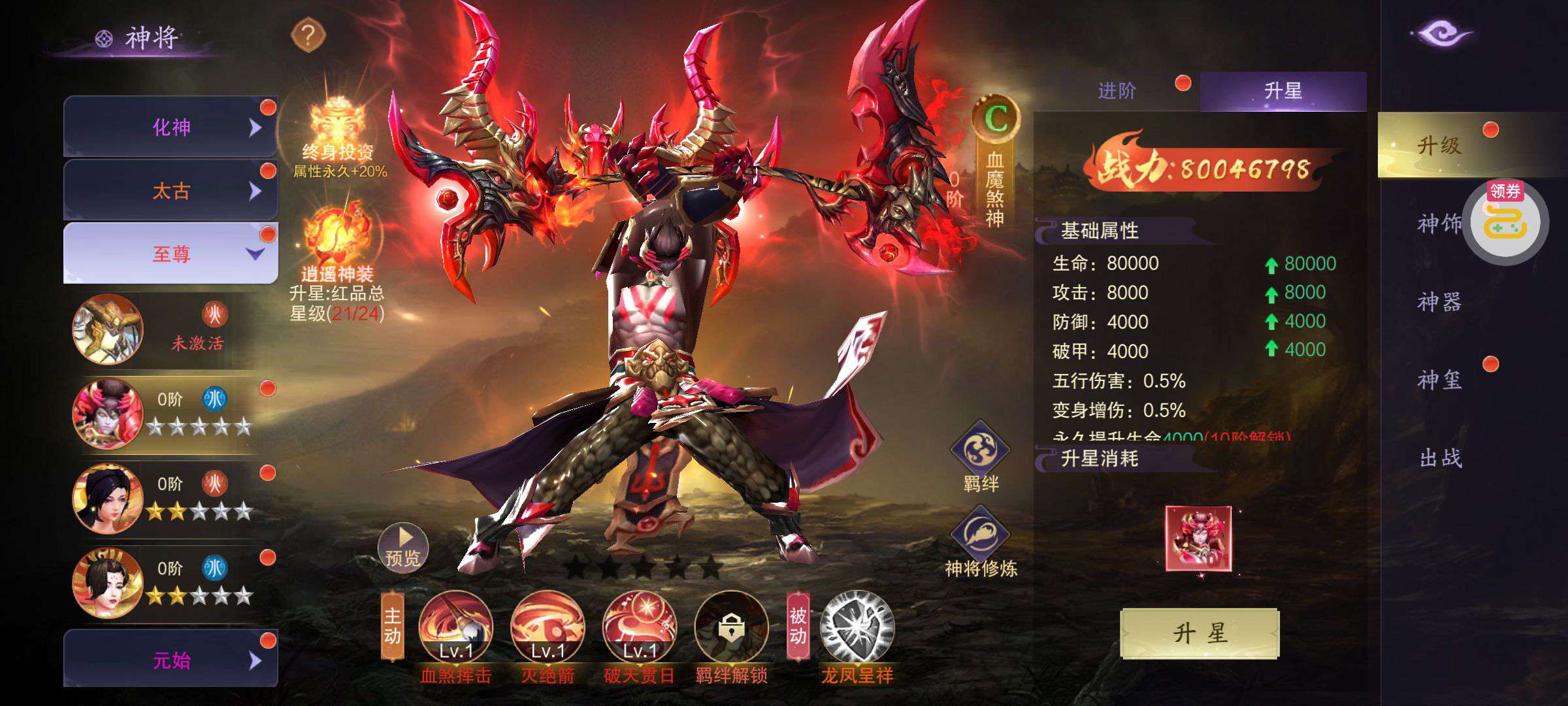This screenshot has width=1568, height=706.
Task: View the 灭绝箭 skill
Action: [547, 627]
